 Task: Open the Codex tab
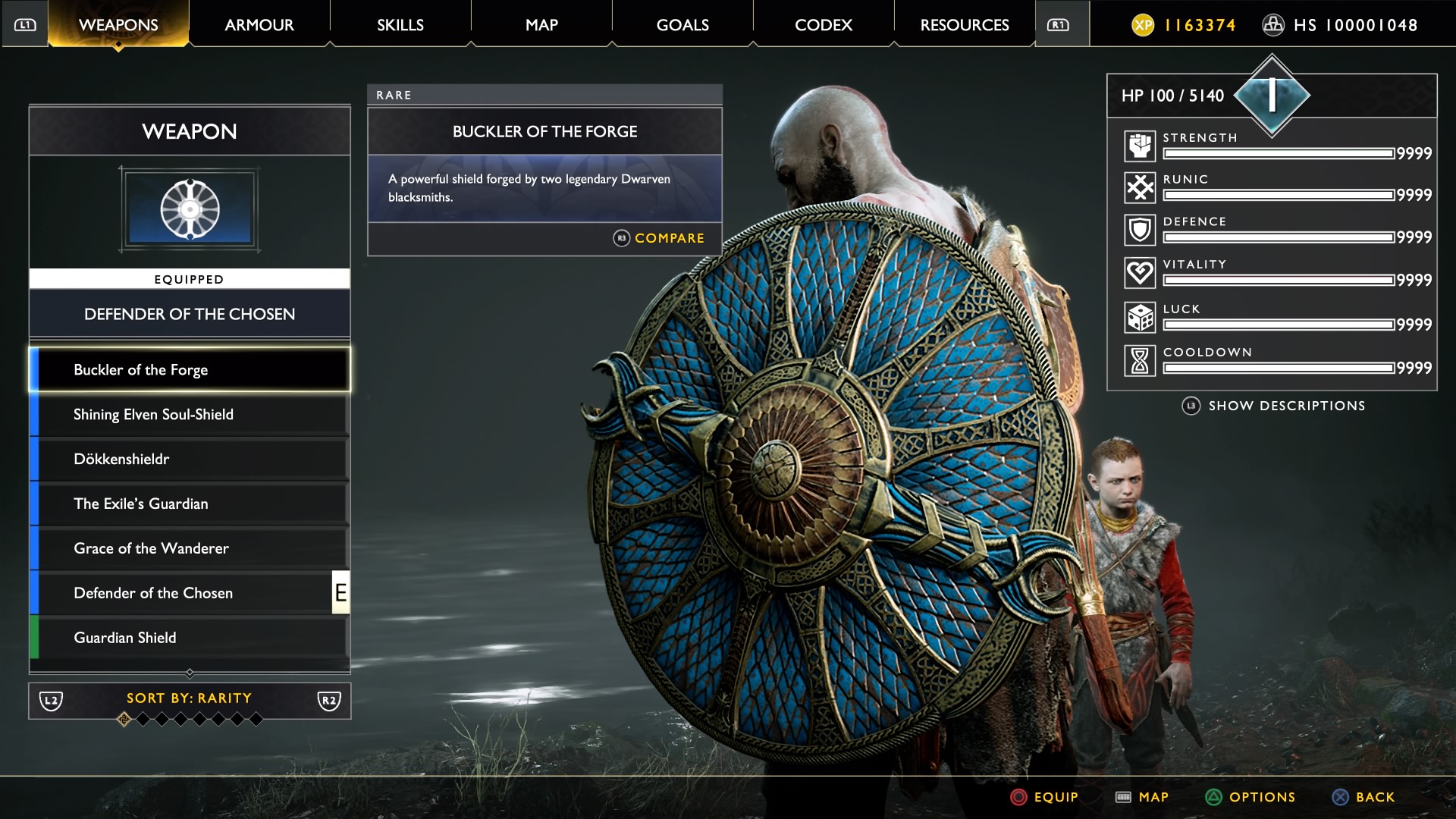823,24
